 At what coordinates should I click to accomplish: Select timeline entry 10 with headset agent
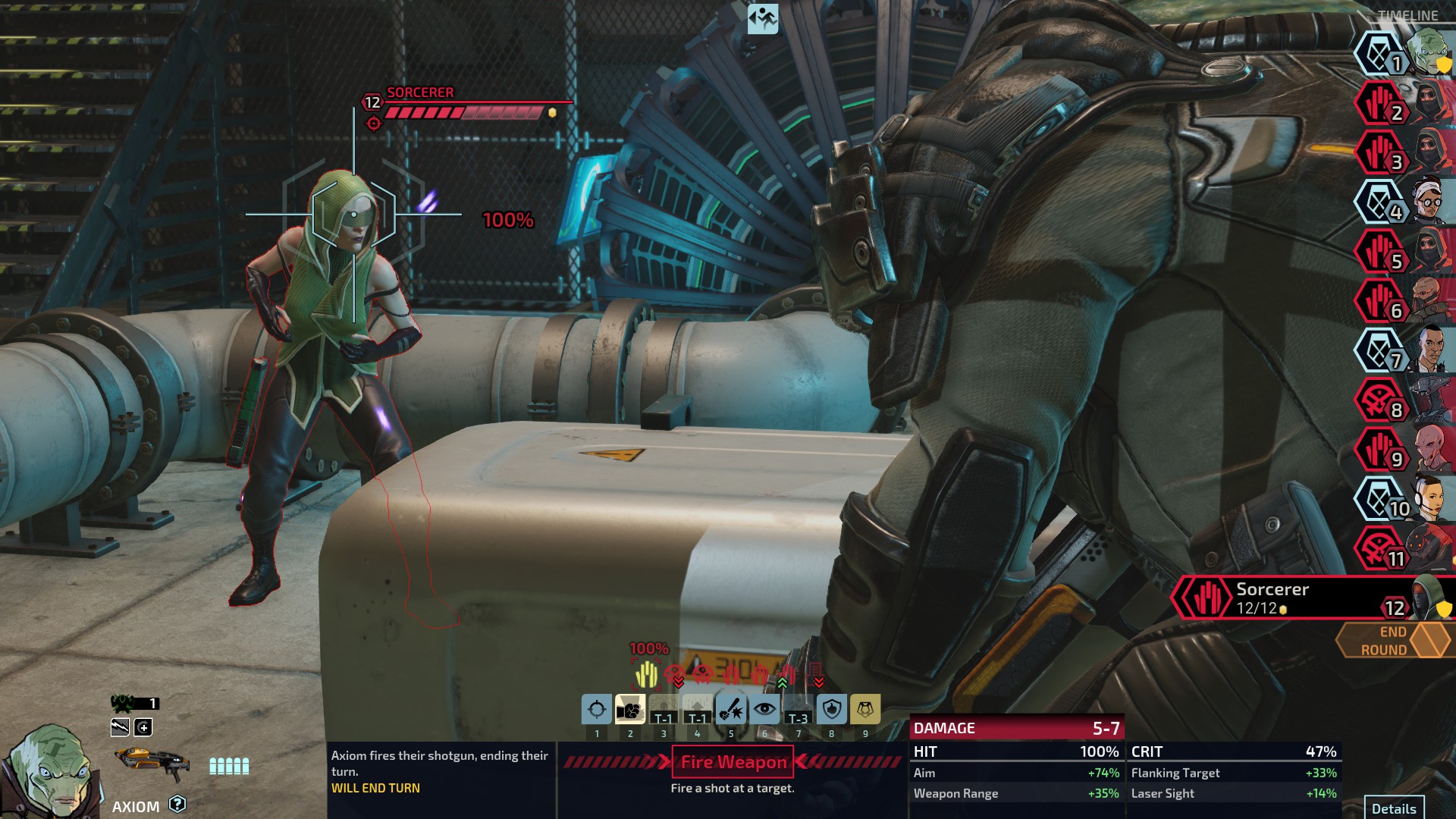point(1403,499)
